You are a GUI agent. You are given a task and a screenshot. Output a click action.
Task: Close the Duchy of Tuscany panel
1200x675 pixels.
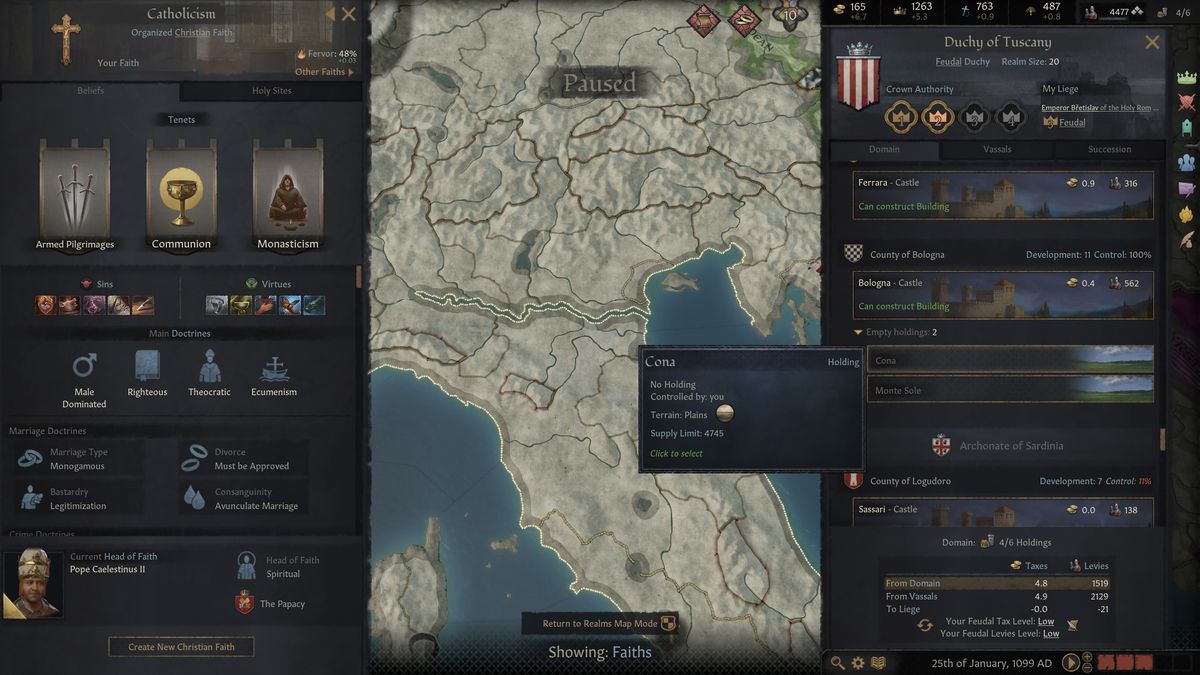point(1152,42)
